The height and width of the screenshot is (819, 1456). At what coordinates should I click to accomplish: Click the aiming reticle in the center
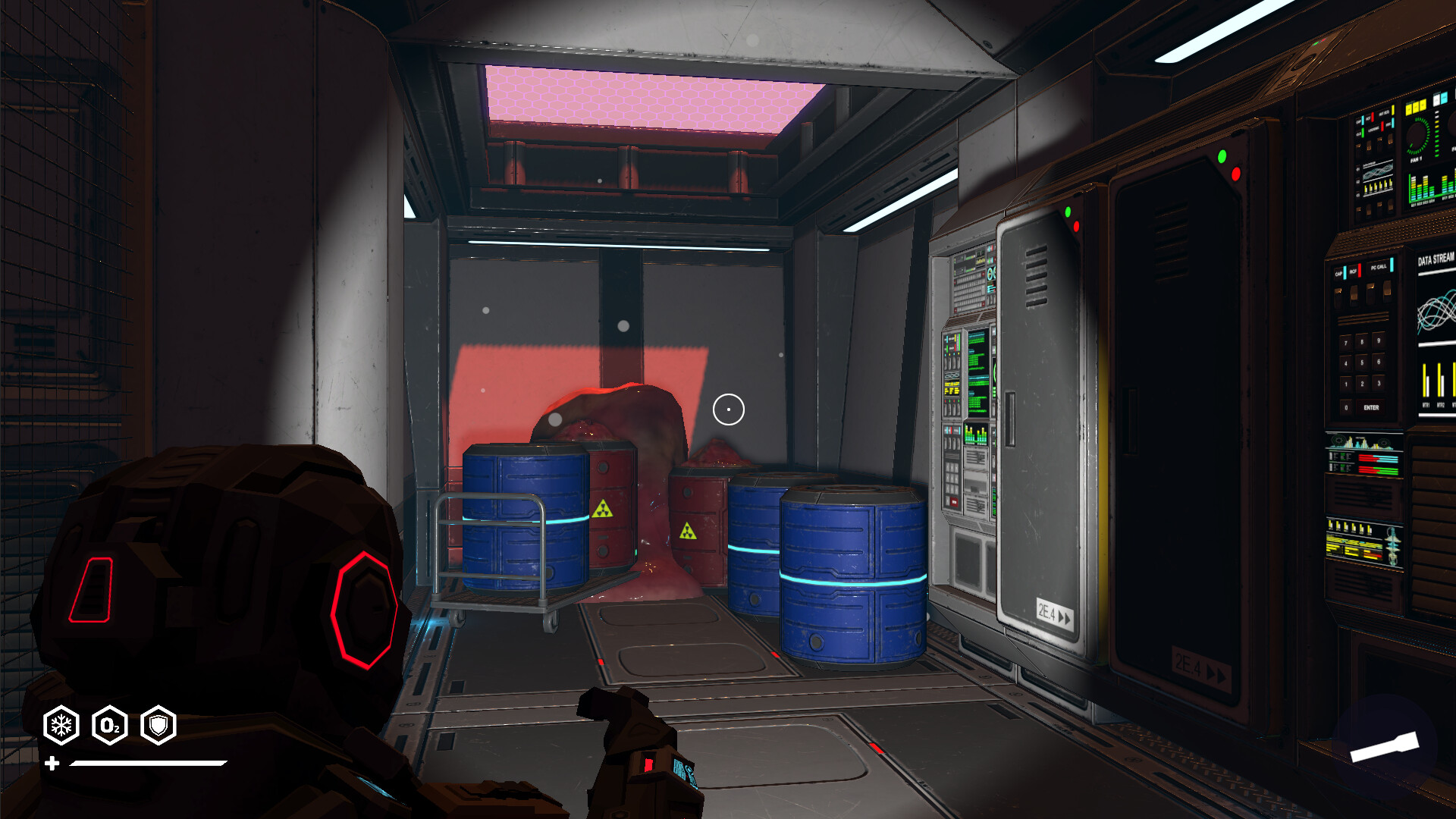728,409
